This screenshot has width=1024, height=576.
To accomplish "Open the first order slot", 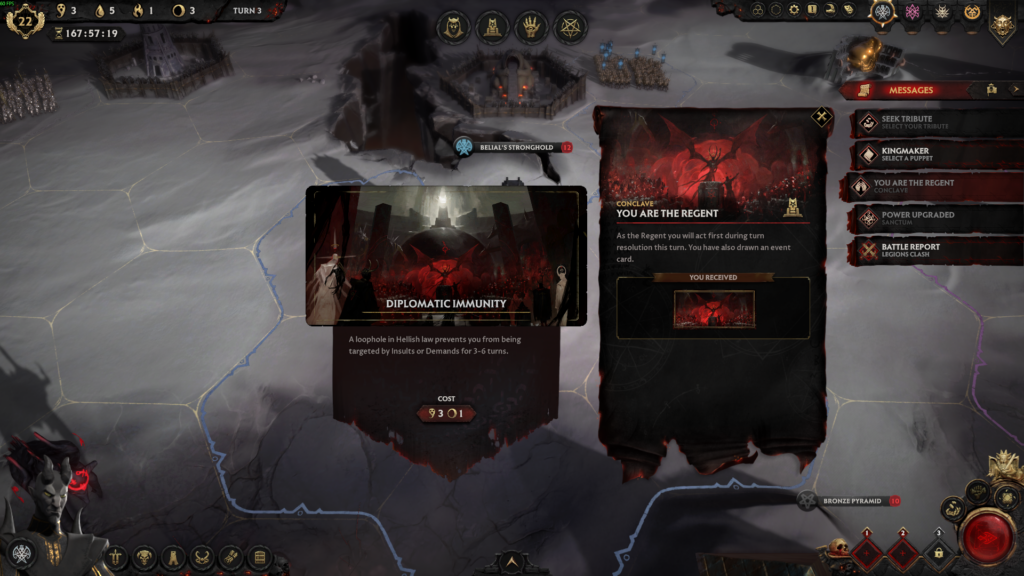I will pos(869,551).
